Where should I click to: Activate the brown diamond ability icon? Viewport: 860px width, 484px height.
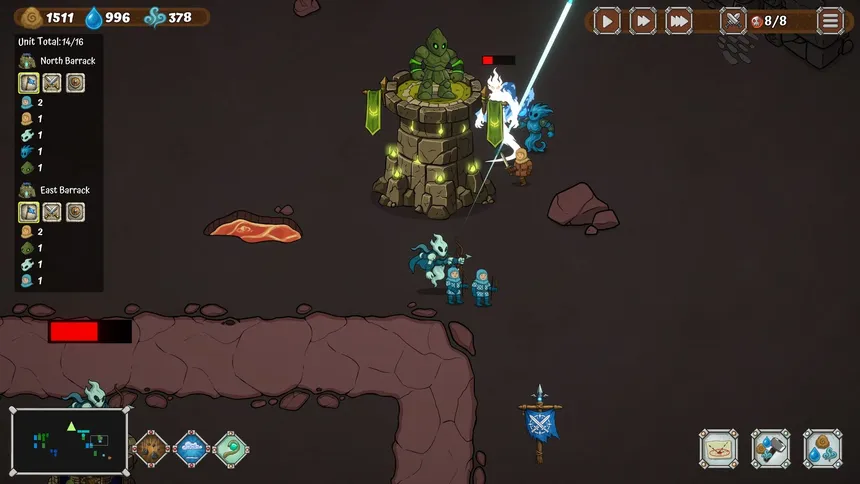pos(152,449)
